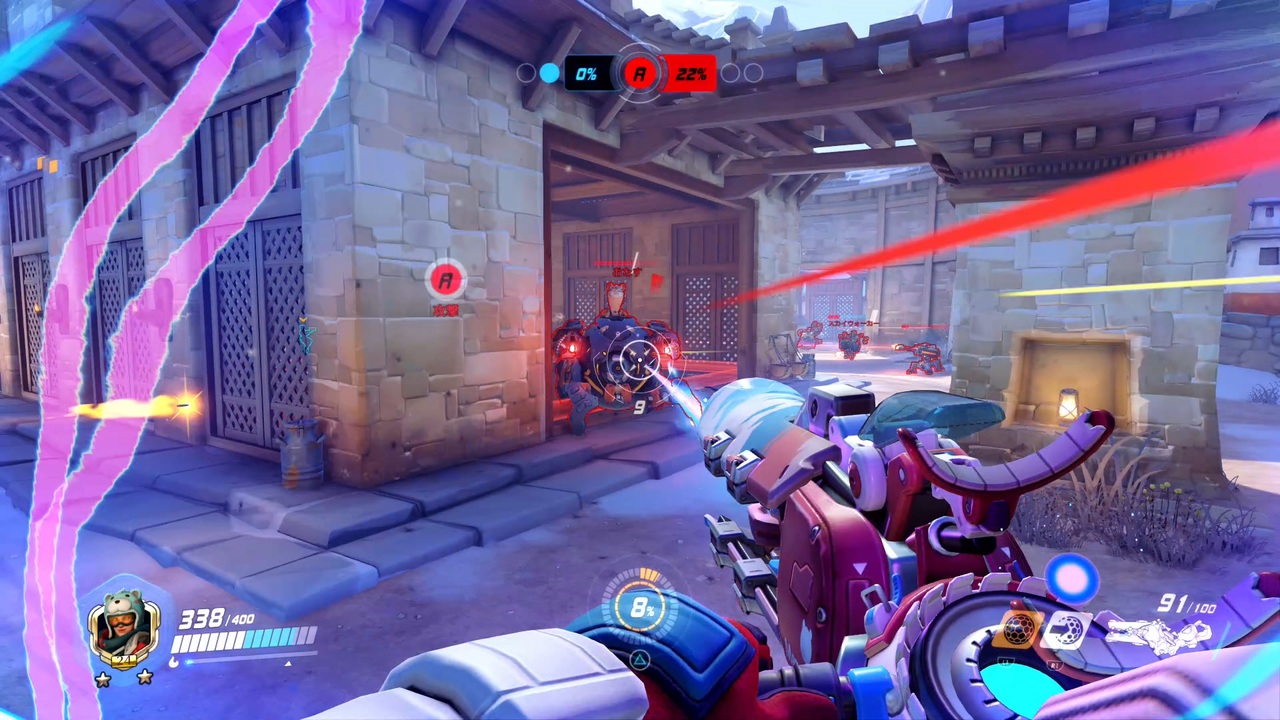Select the Roll mode hamster ball ability icon
1280x720 pixels.
(x=1017, y=627)
